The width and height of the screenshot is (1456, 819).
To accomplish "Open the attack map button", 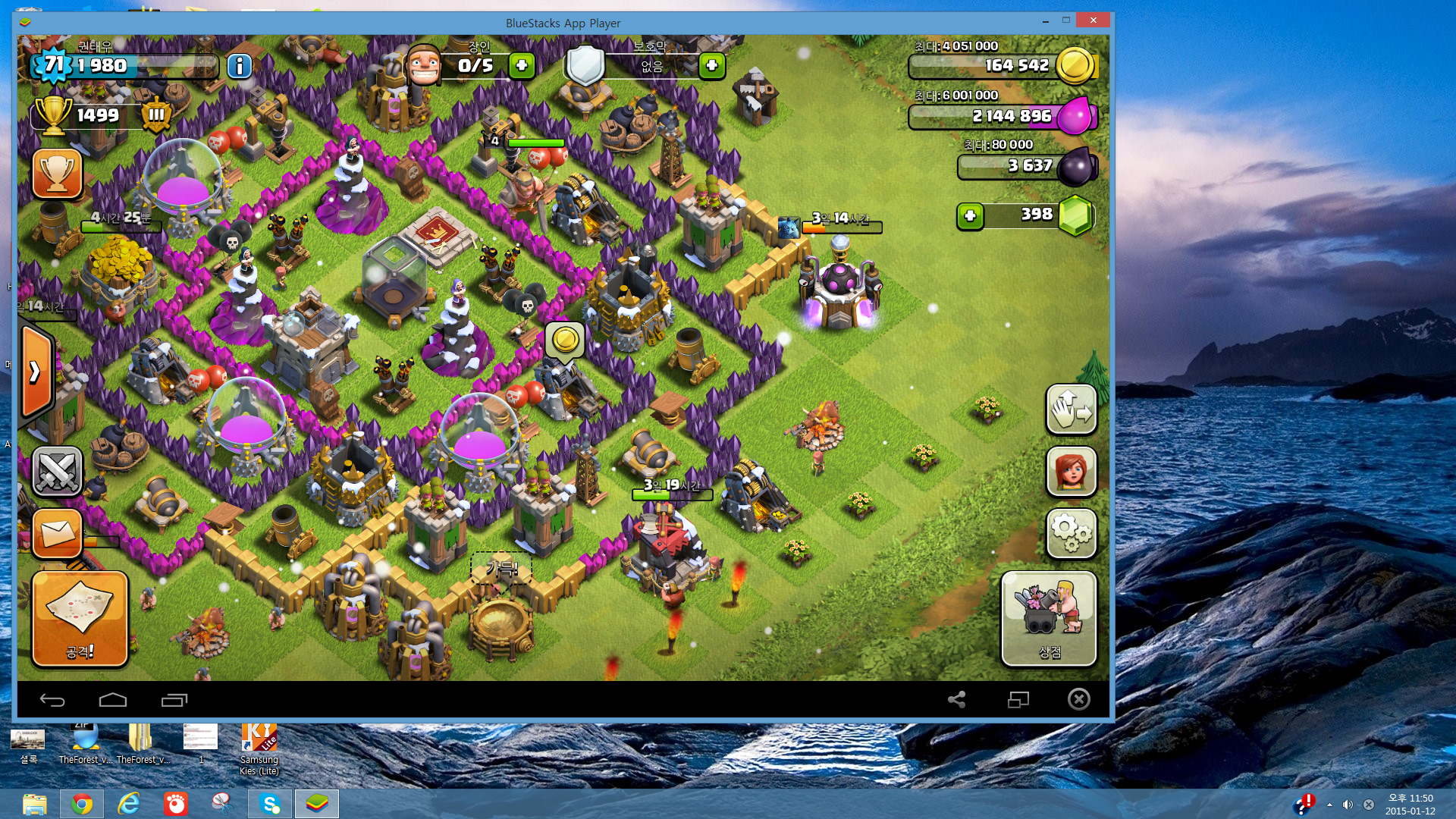I will pyautogui.click(x=80, y=619).
